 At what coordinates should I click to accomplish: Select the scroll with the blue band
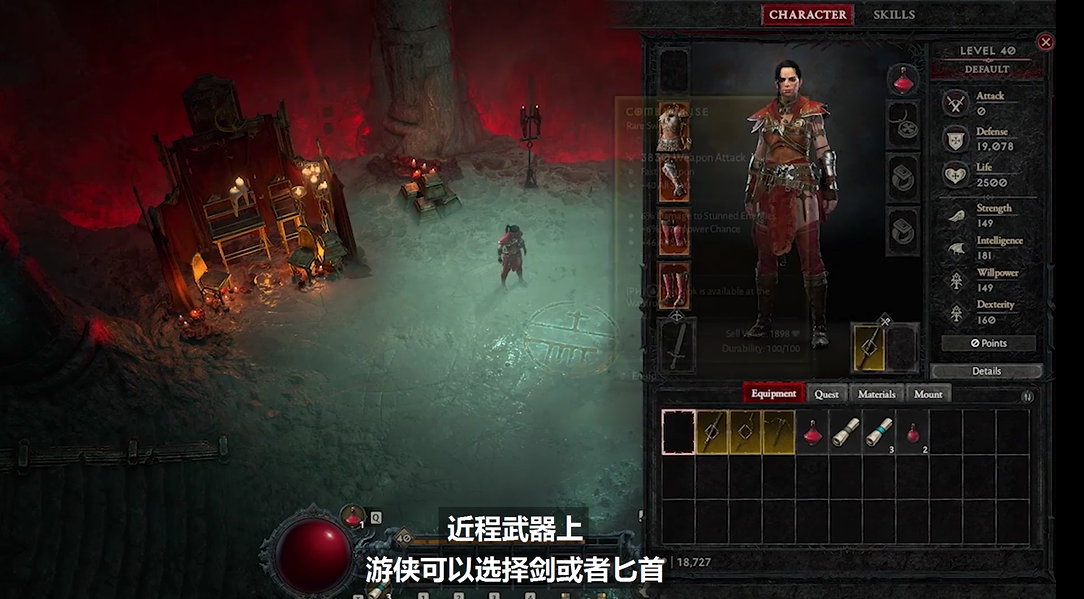click(879, 431)
